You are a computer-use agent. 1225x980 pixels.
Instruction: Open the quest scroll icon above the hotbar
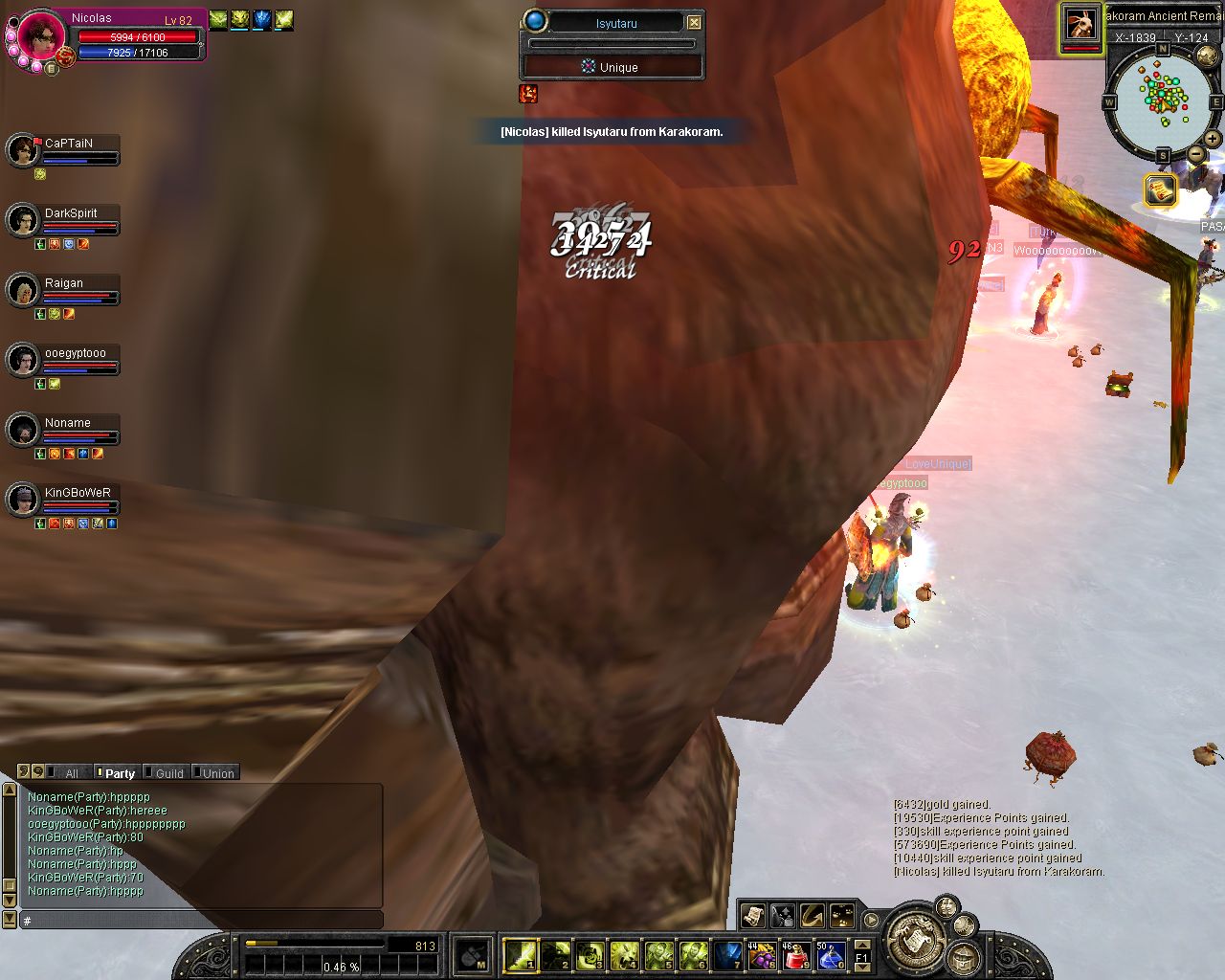tap(754, 916)
